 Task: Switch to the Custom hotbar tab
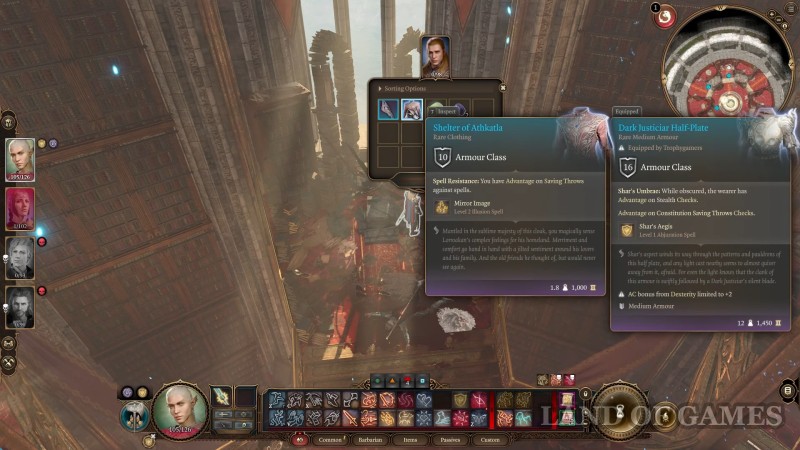pos(490,439)
